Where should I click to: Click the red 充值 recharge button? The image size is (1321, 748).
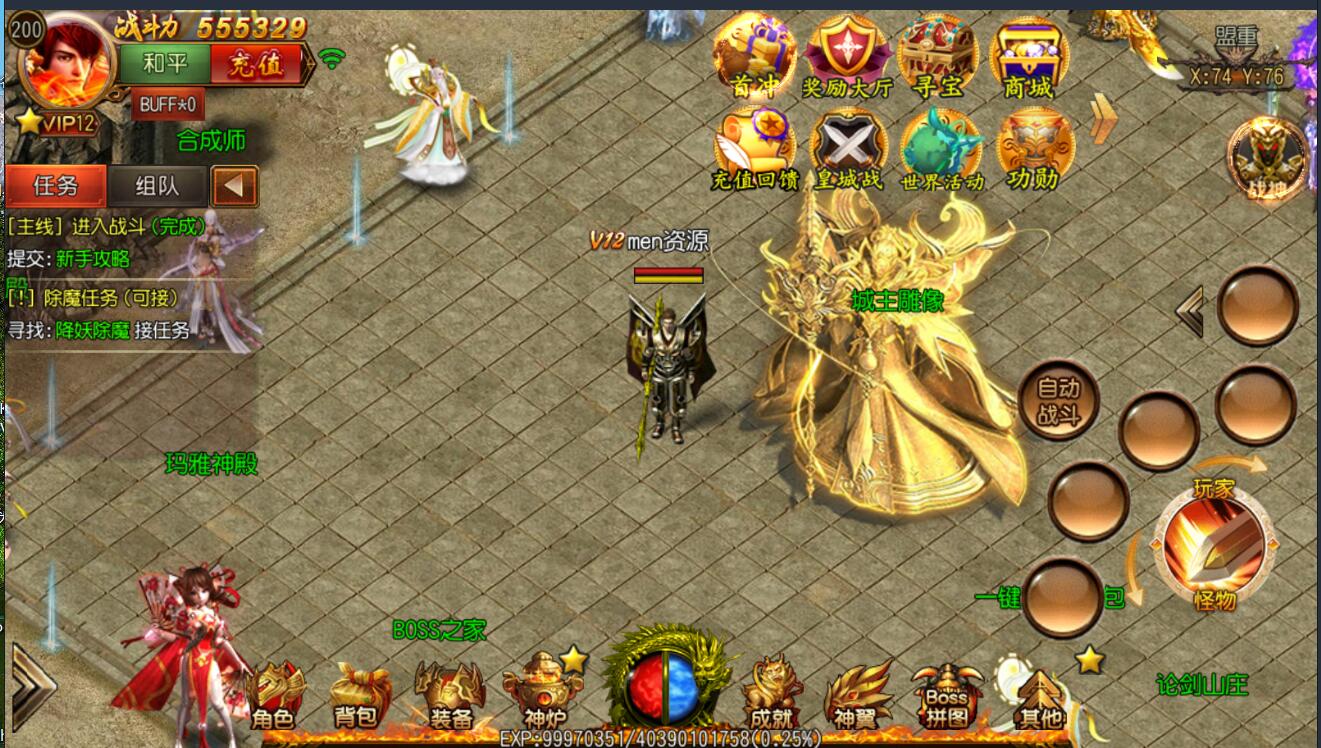click(256, 65)
